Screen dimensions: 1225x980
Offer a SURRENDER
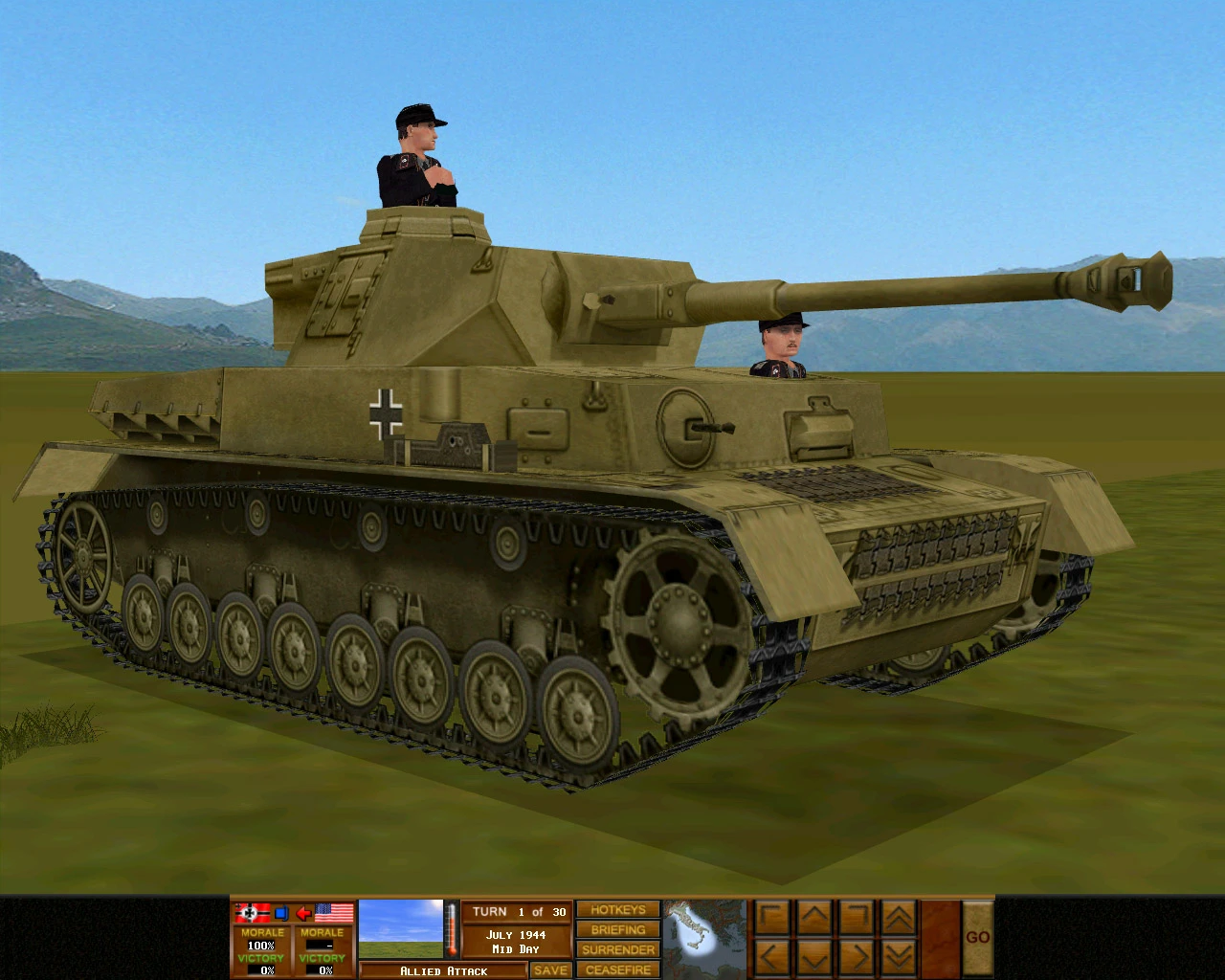click(617, 949)
